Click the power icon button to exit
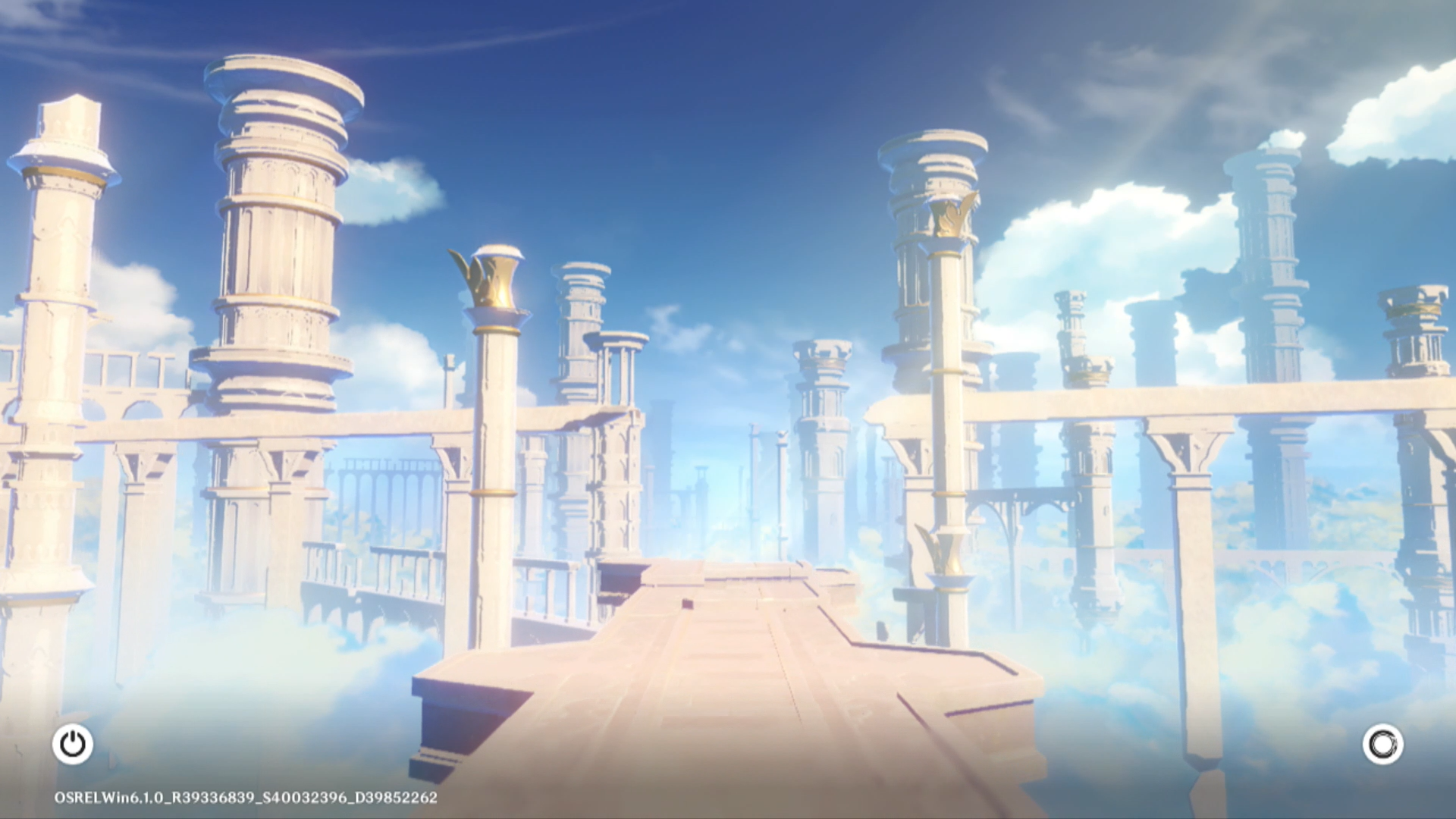1456x819 pixels. [x=73, y=744]
